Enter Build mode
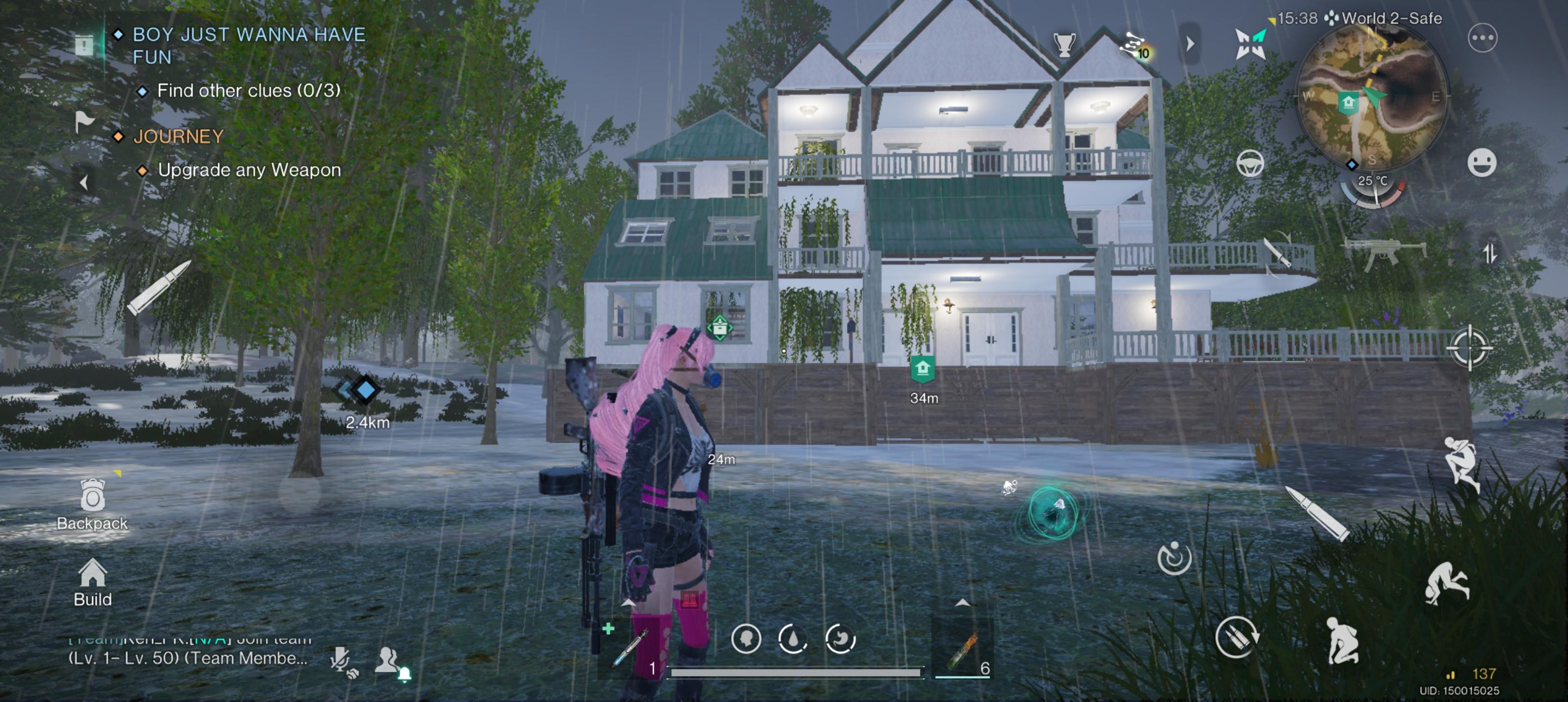 [93, 582]
